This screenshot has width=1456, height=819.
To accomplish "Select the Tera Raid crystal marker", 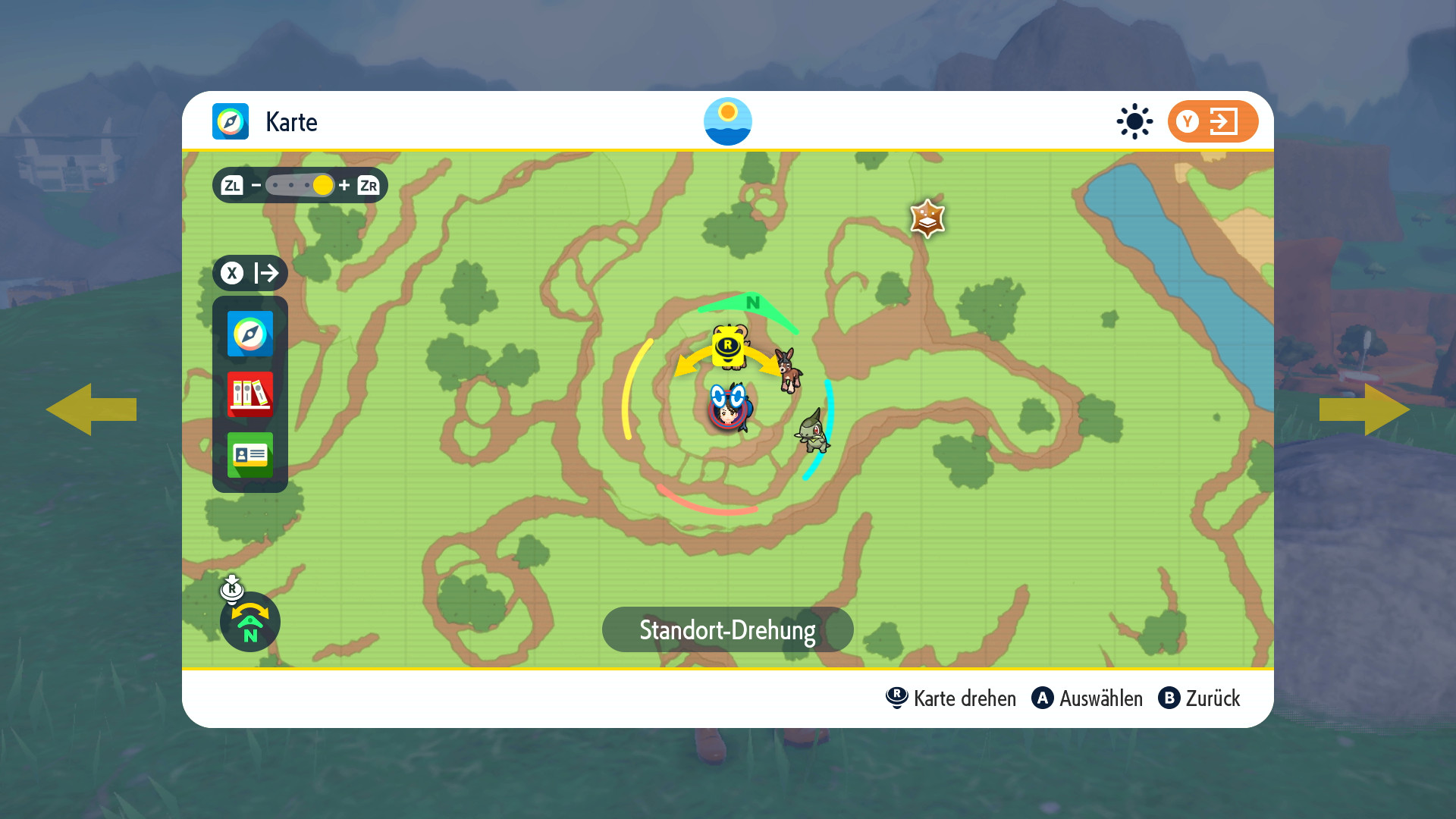I will [927, 218].
